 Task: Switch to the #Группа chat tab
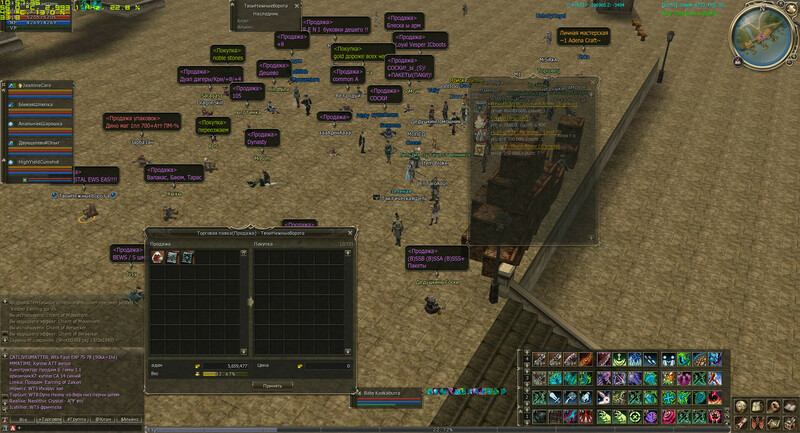[x=75, y=418]
